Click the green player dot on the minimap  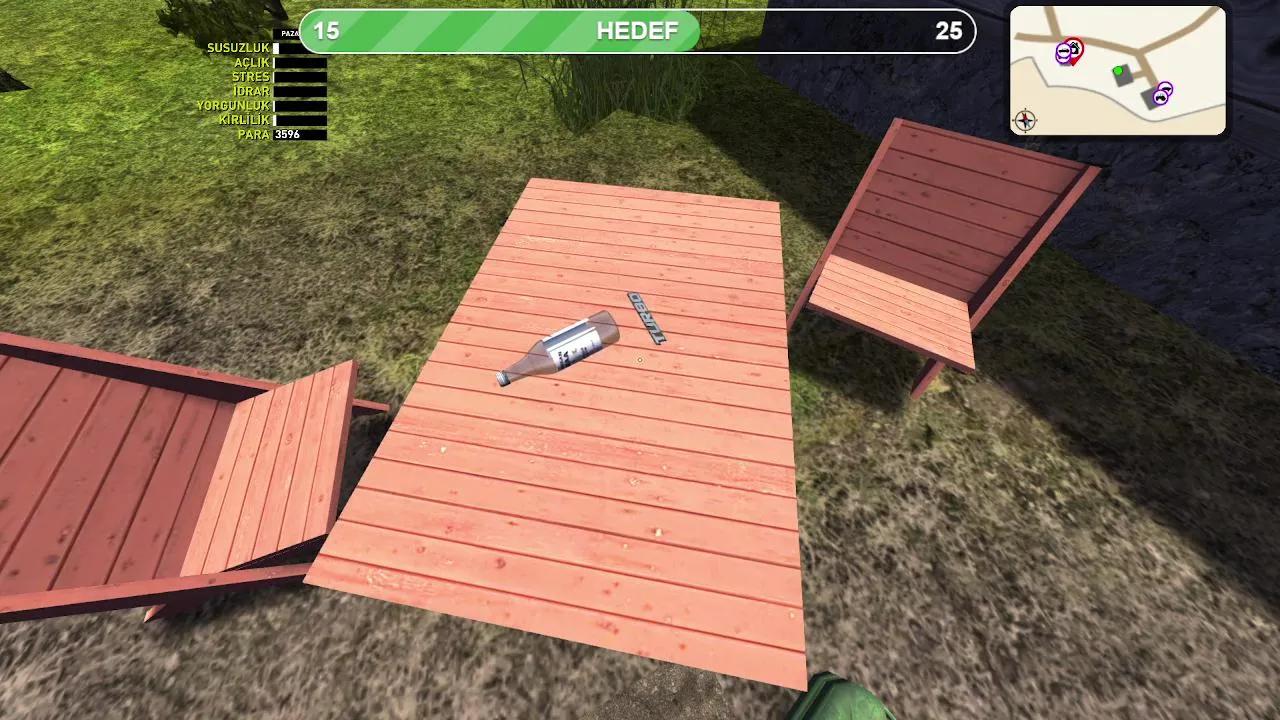click(1118, 71)
